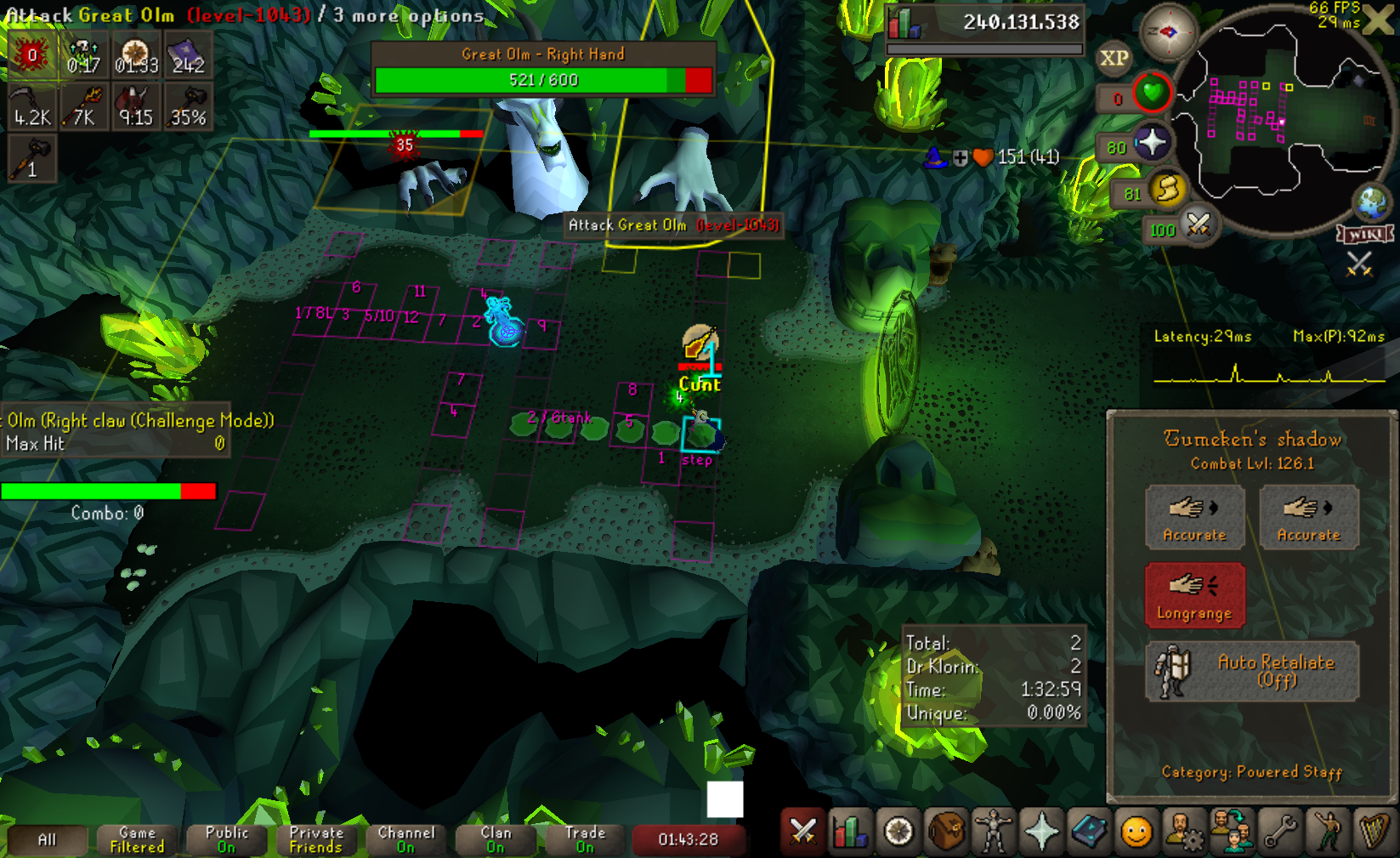Screen dimensions: 1400x858
Task: Open the Music harp tab
Action: click(x=1374, y=832)
